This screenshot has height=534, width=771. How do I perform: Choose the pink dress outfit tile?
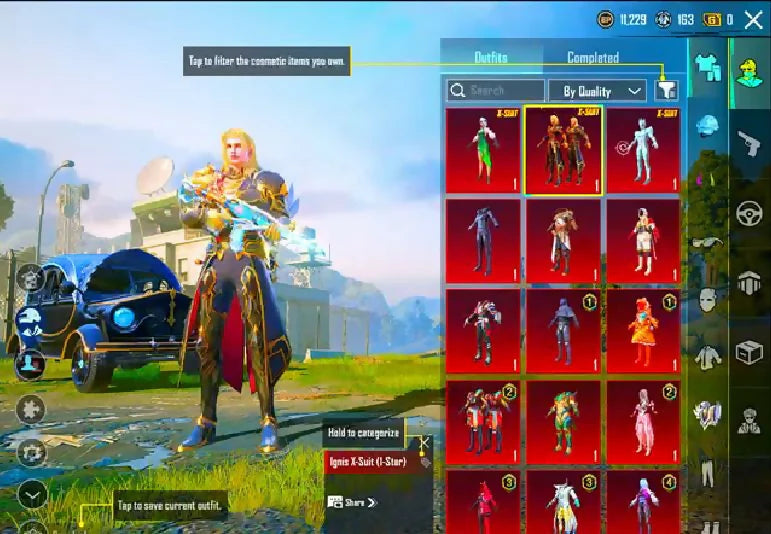click(643, 422)
